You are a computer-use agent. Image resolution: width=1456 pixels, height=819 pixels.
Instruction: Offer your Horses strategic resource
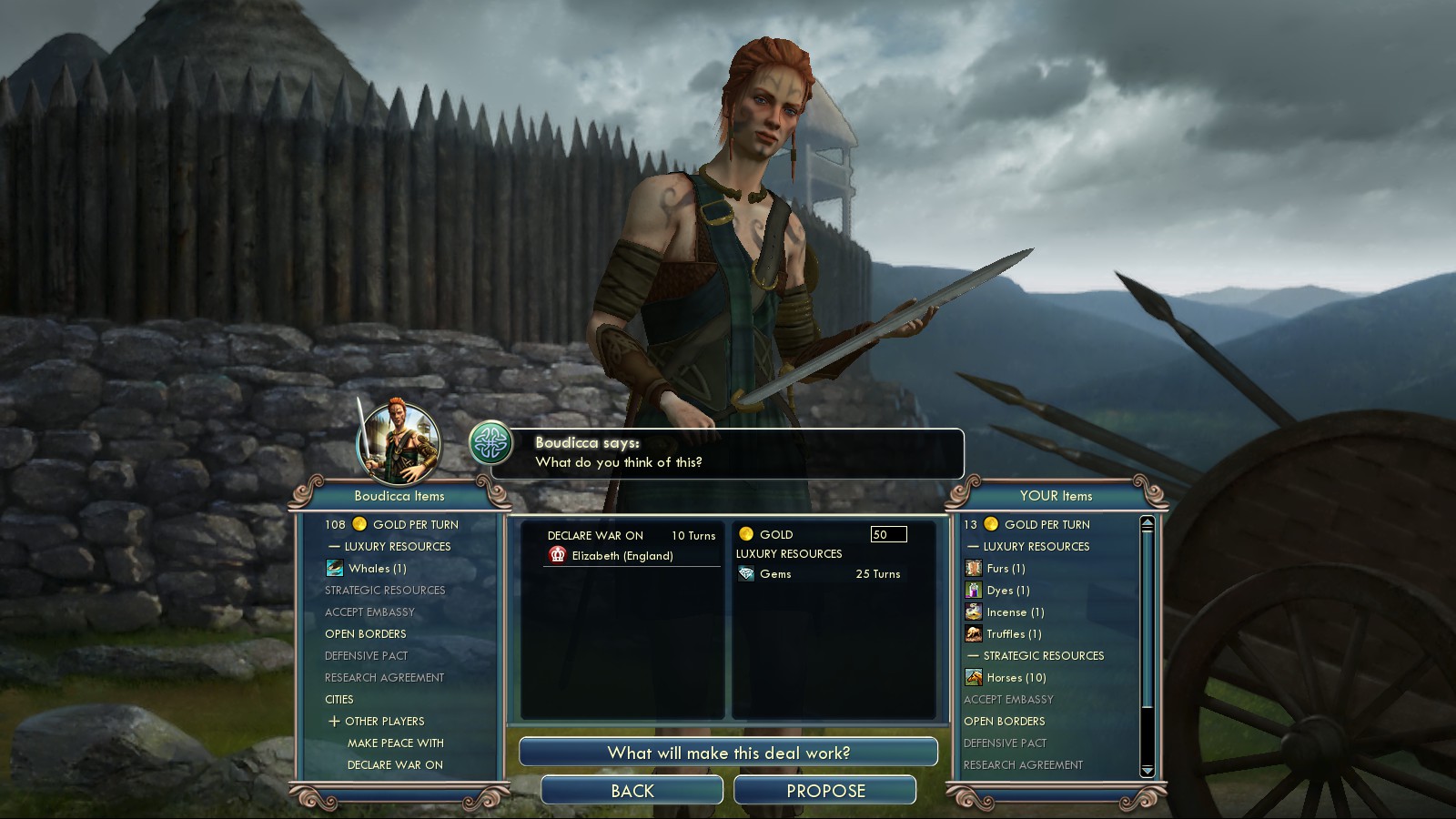1016,677
